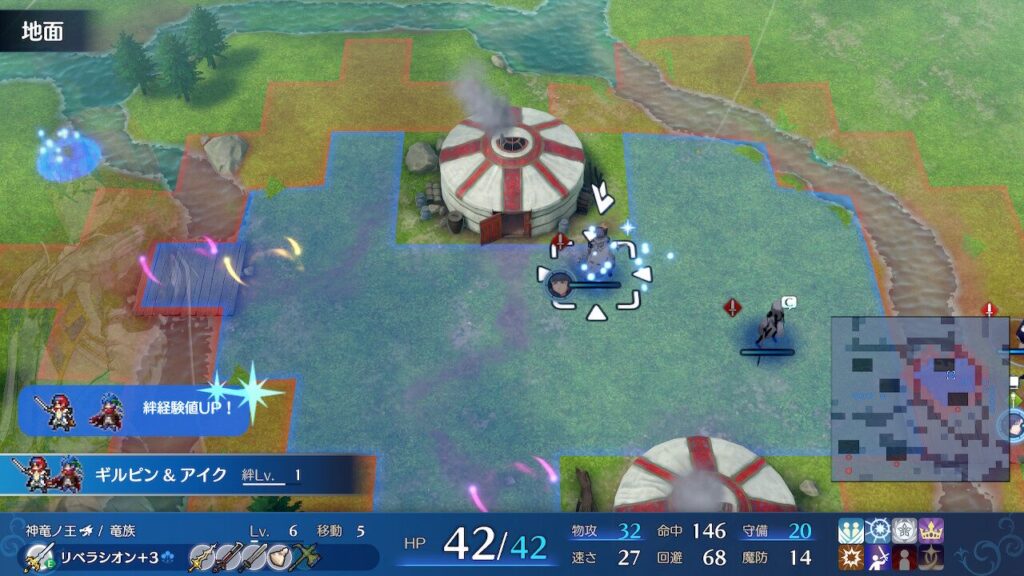View the red figure silhouette skill
The width and height of the screenshot is (1024, 576).
(x=905, y=557)
